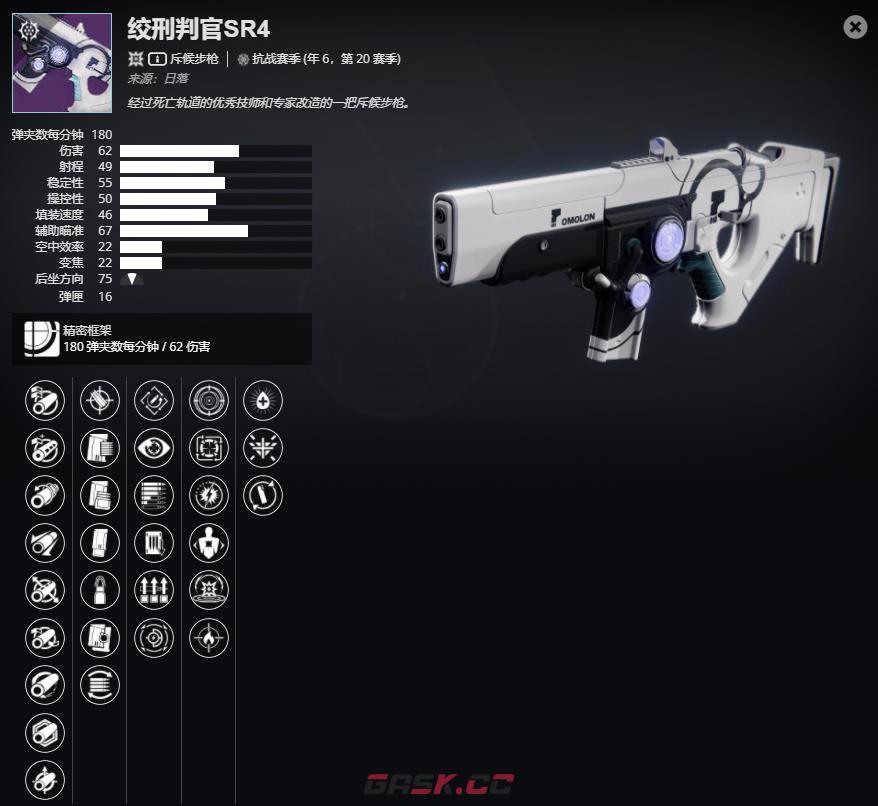
Task: Select the eye-shaped perk icon
Action: (x=154, y=448)
